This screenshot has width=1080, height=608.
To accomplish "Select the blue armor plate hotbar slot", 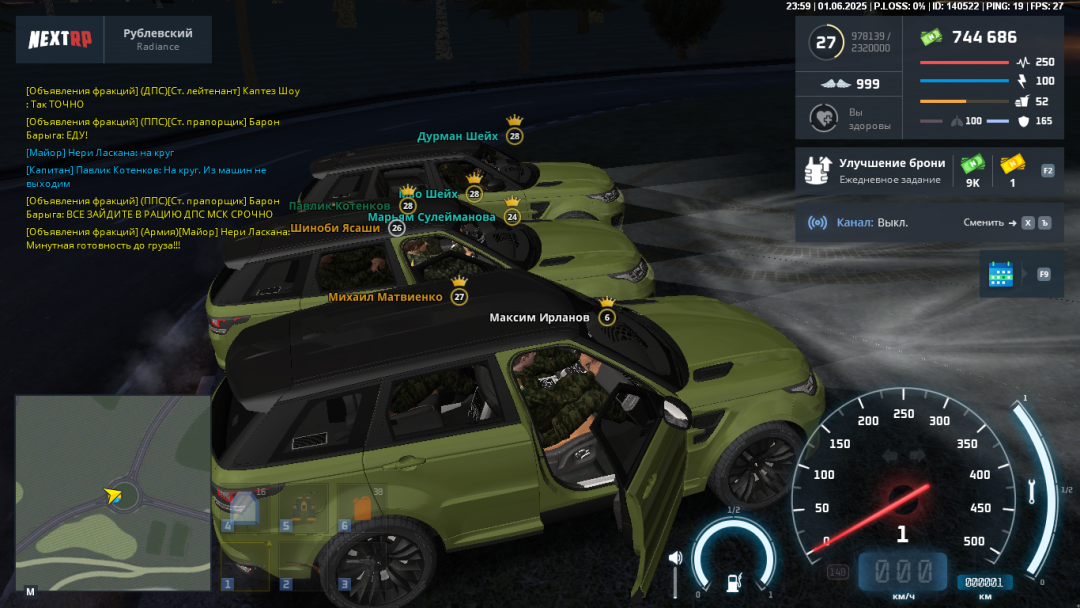I will [x=244, y=508].
